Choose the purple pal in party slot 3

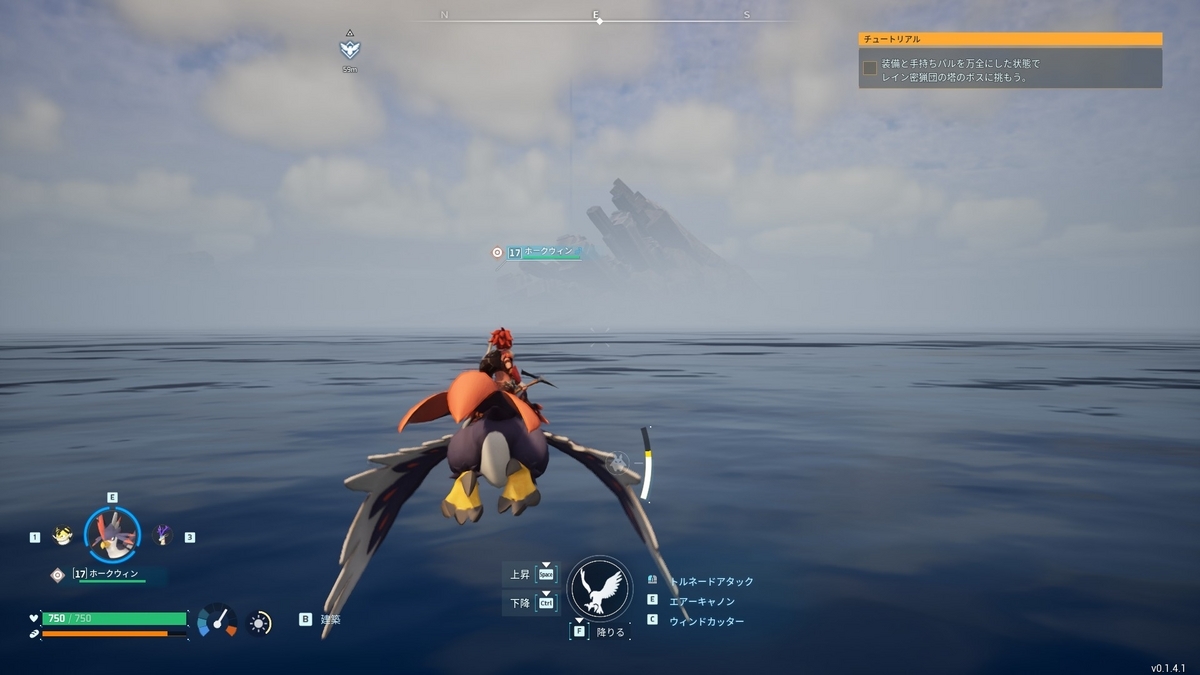162,536
